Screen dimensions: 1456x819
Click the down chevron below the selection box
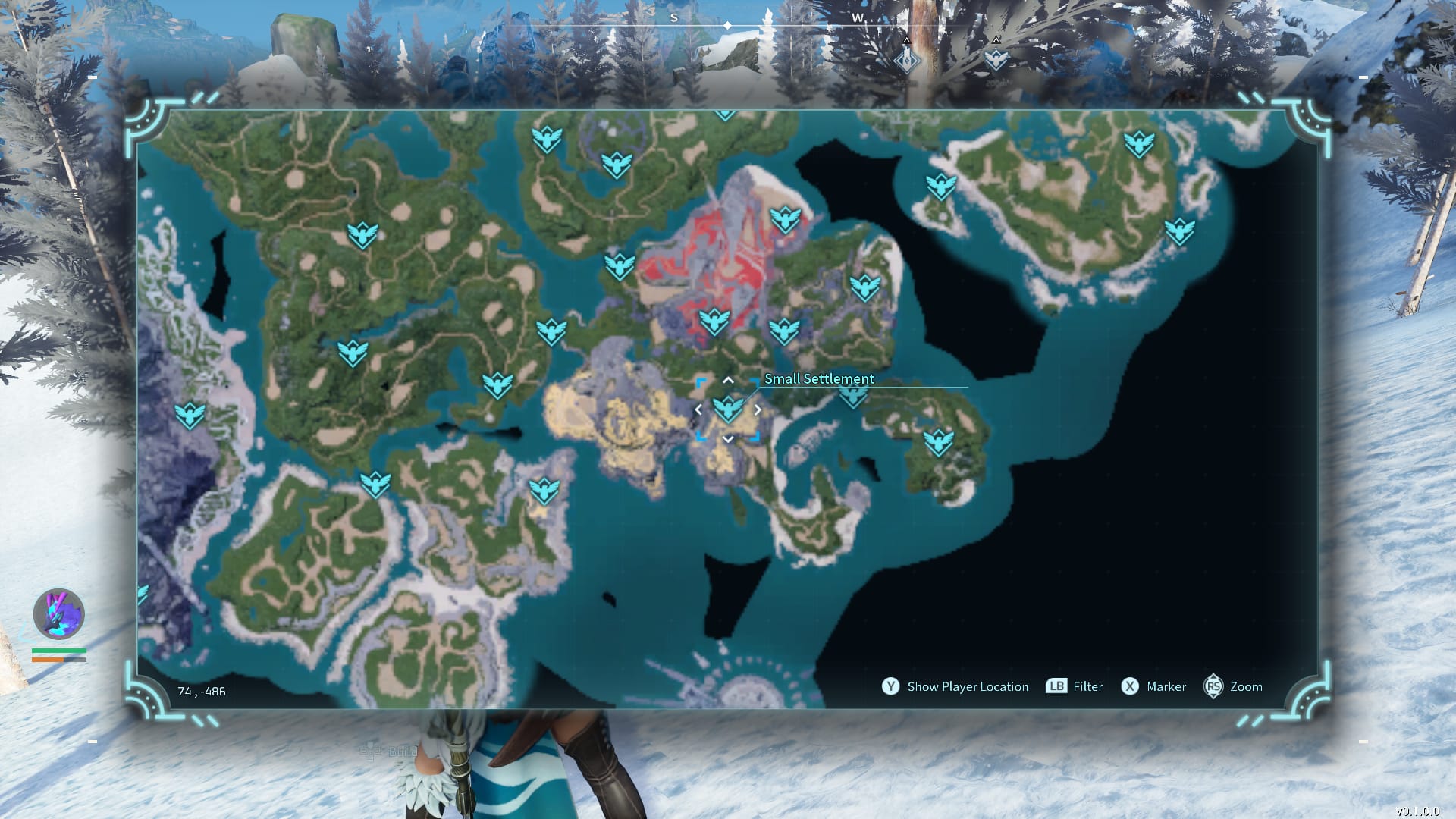pos(729,438)
